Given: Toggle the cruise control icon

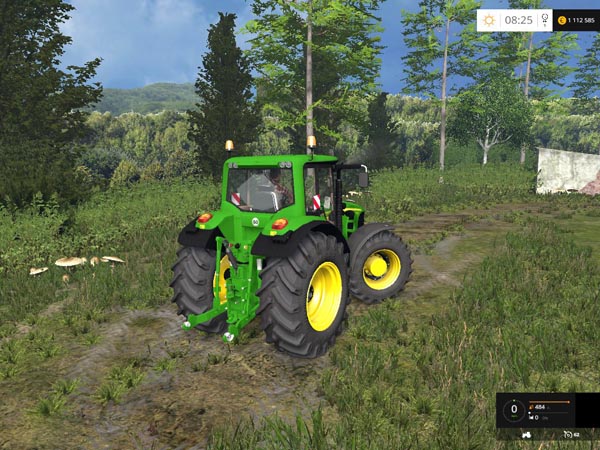Looking at the screenshot, I should [568, 436].
